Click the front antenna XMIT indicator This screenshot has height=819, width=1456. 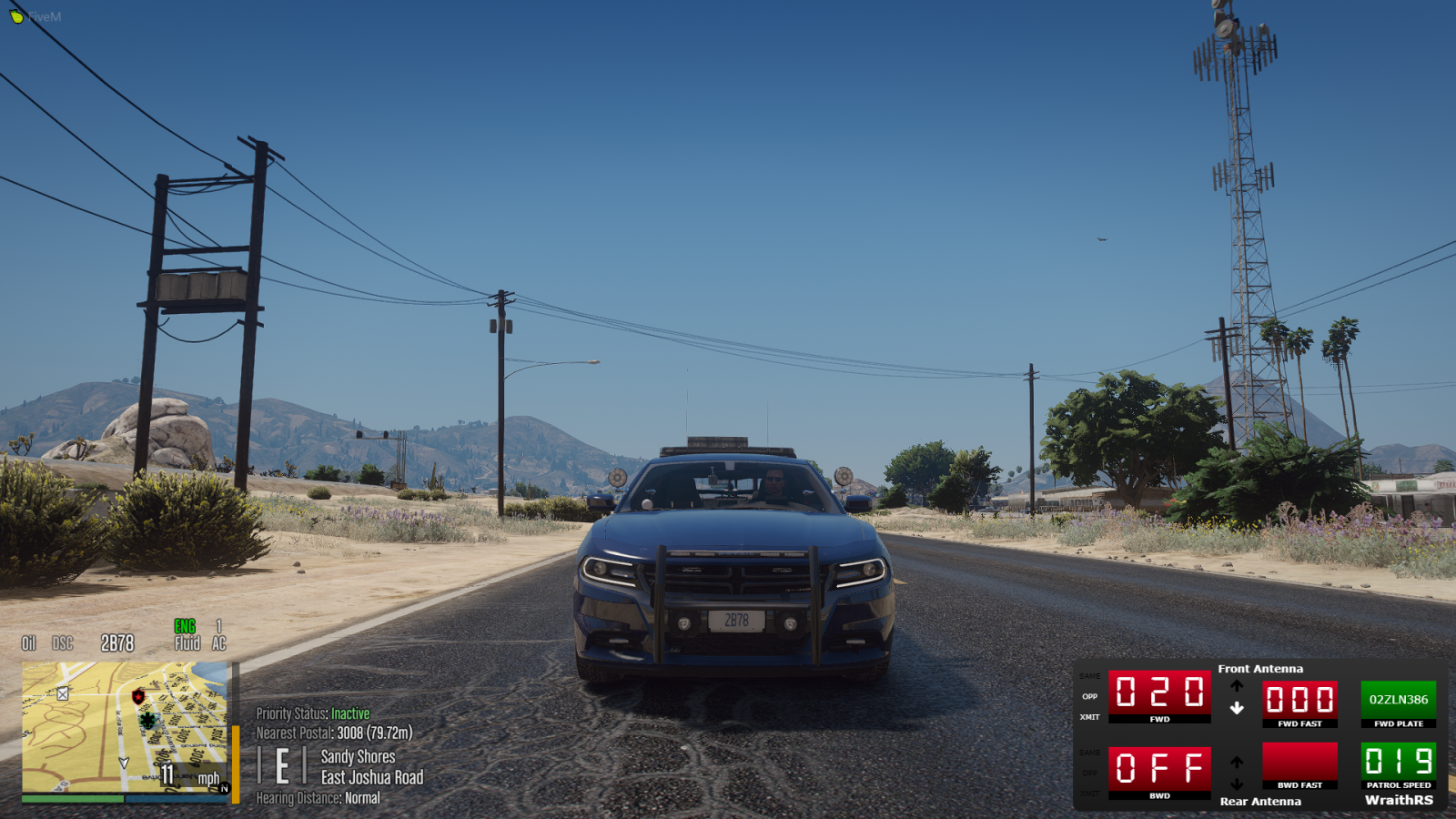coord(1089,717)
